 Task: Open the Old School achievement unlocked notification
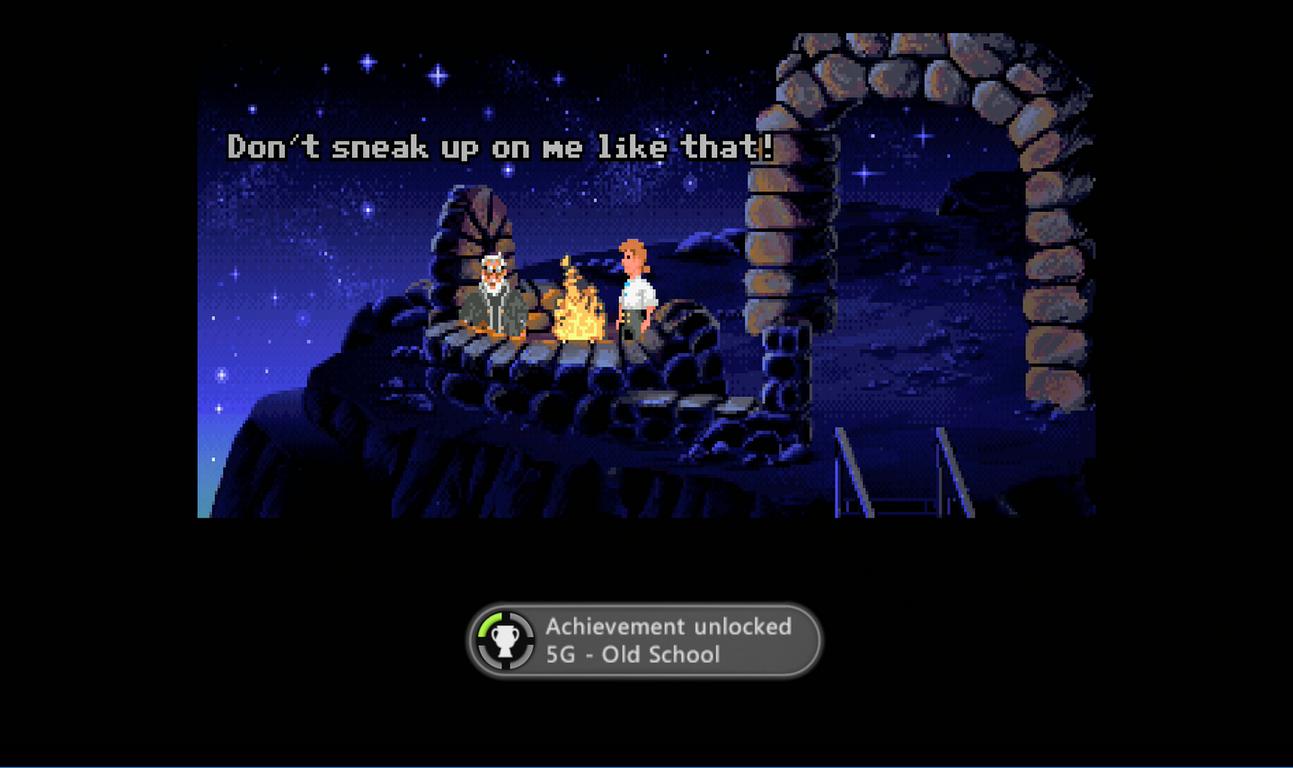click(644, 641)
